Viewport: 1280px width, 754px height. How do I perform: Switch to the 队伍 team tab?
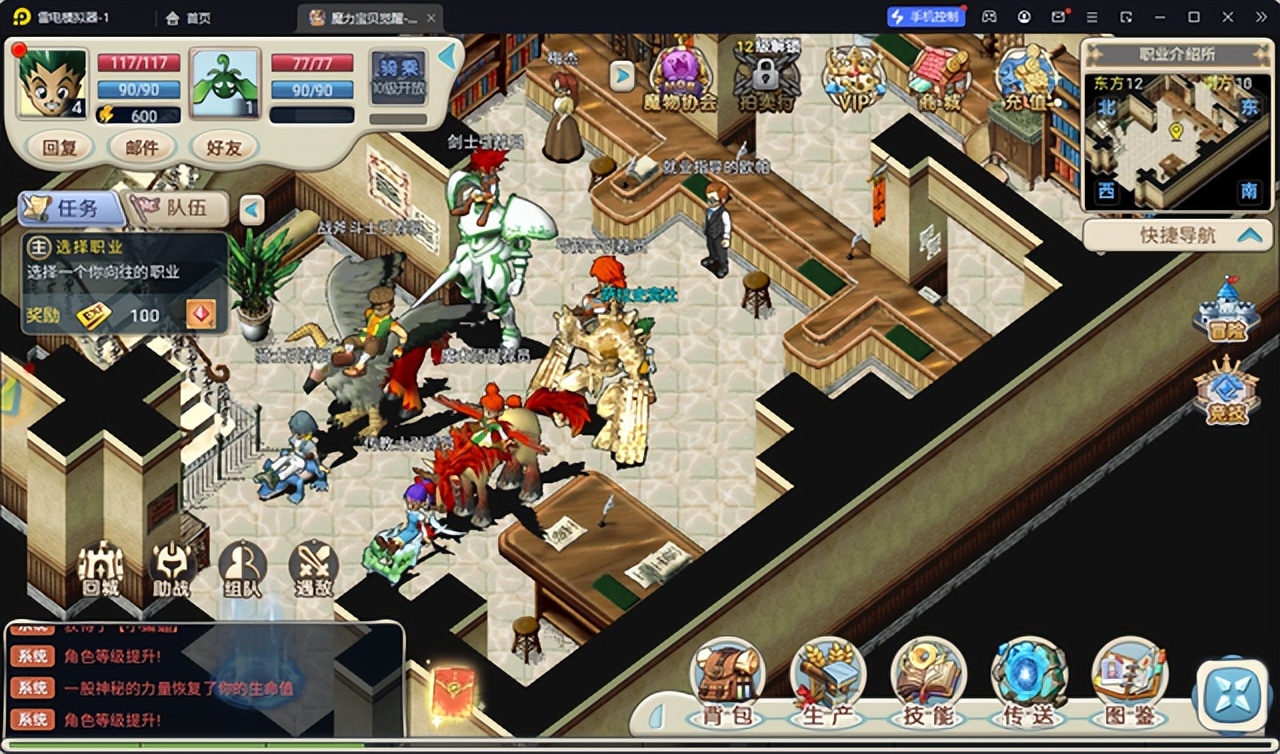(180, 208)
